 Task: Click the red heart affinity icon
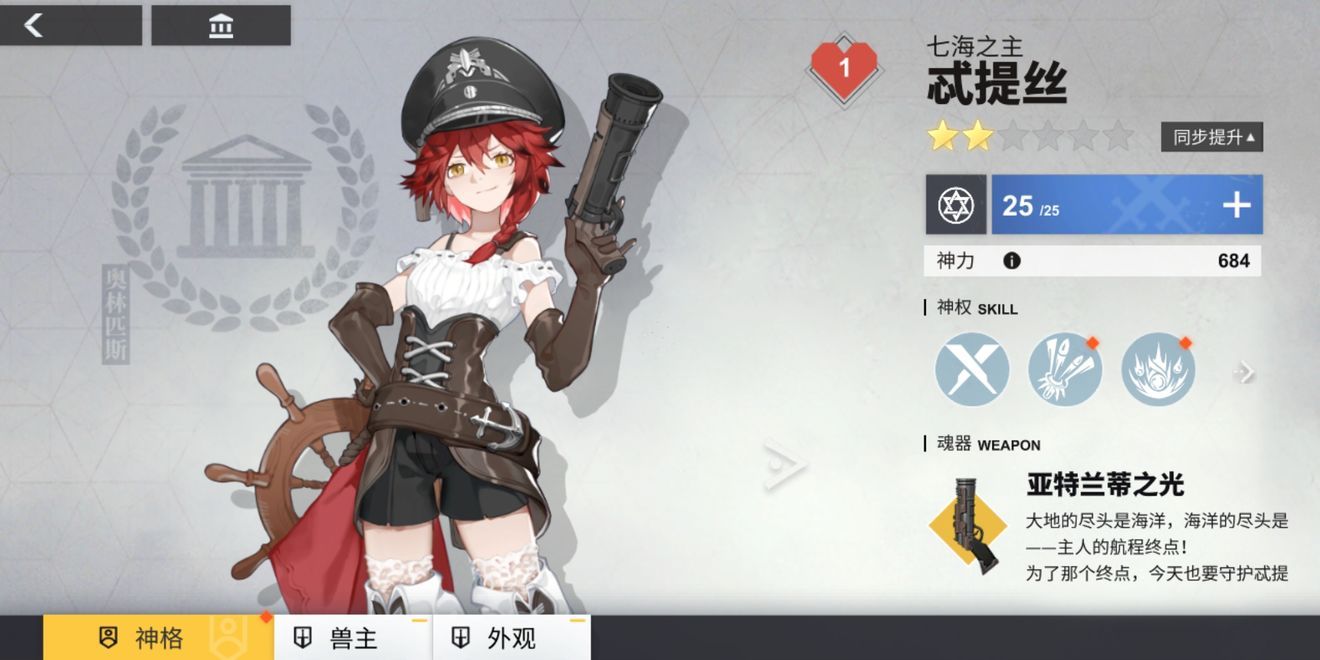pos(843,68)
